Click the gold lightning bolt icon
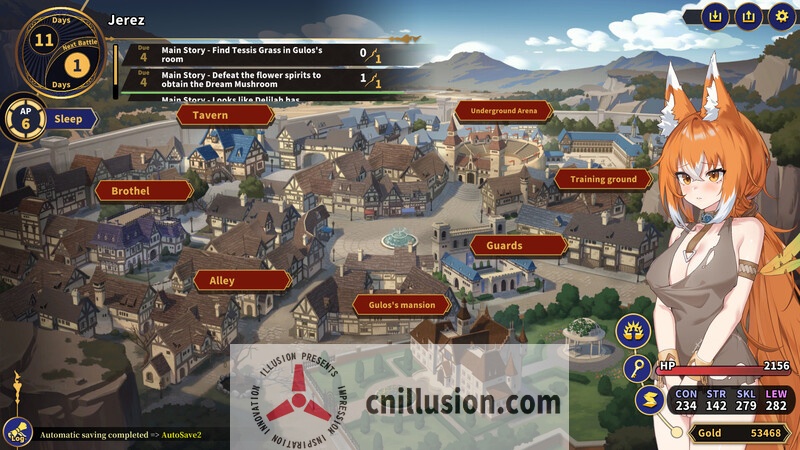 648,400
